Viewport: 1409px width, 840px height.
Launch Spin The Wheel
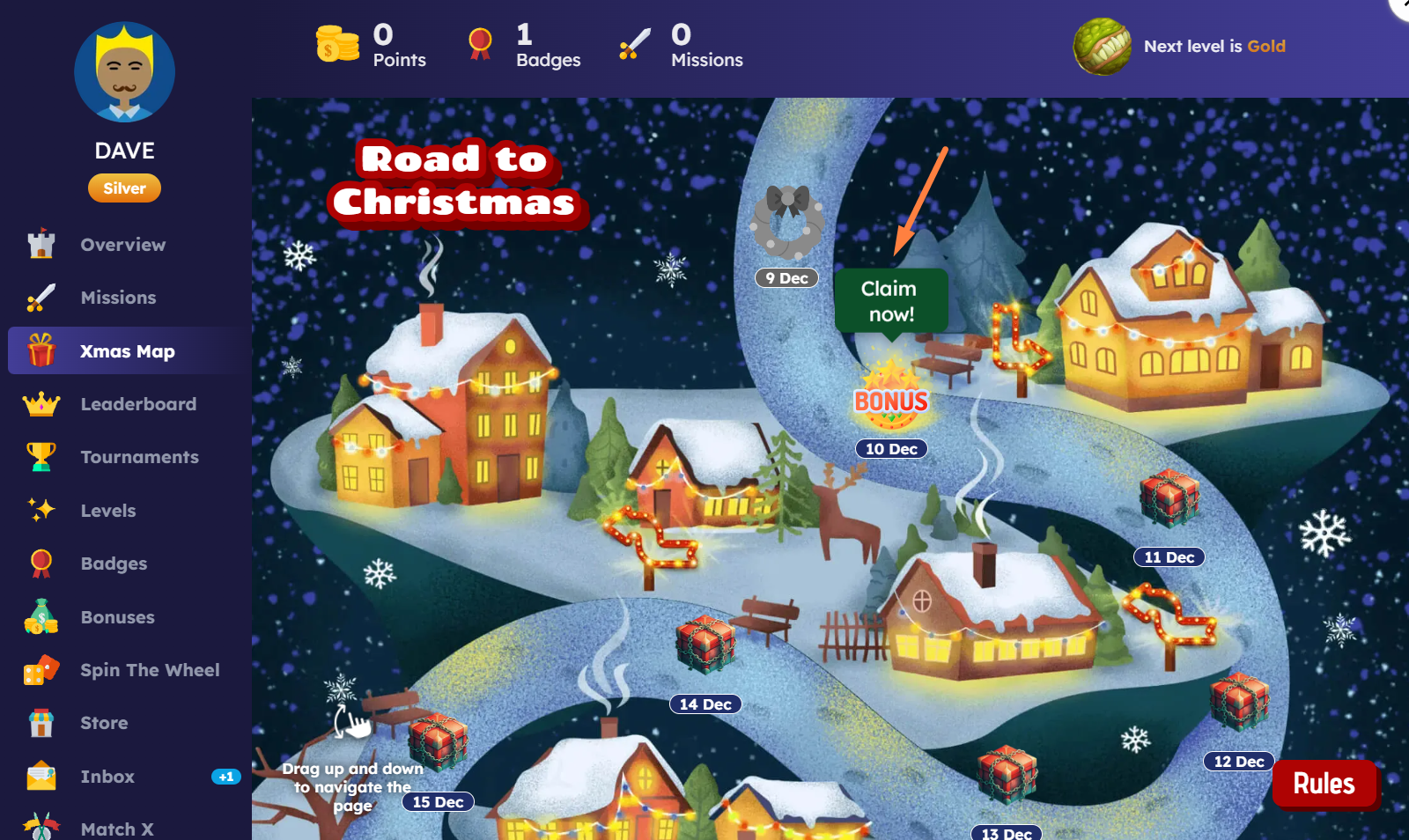[150, 670]
